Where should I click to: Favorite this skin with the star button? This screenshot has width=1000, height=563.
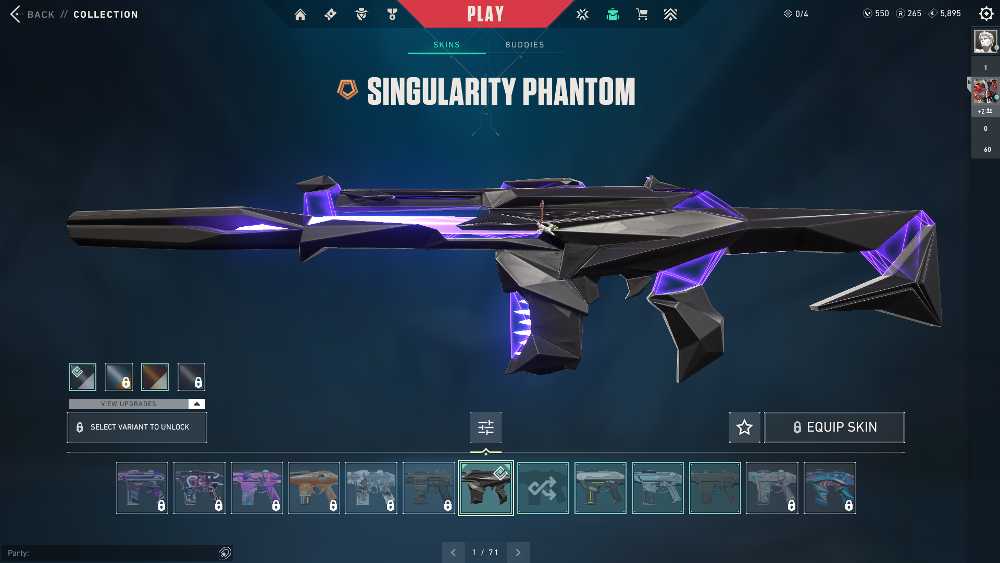(x=744, y=427)
